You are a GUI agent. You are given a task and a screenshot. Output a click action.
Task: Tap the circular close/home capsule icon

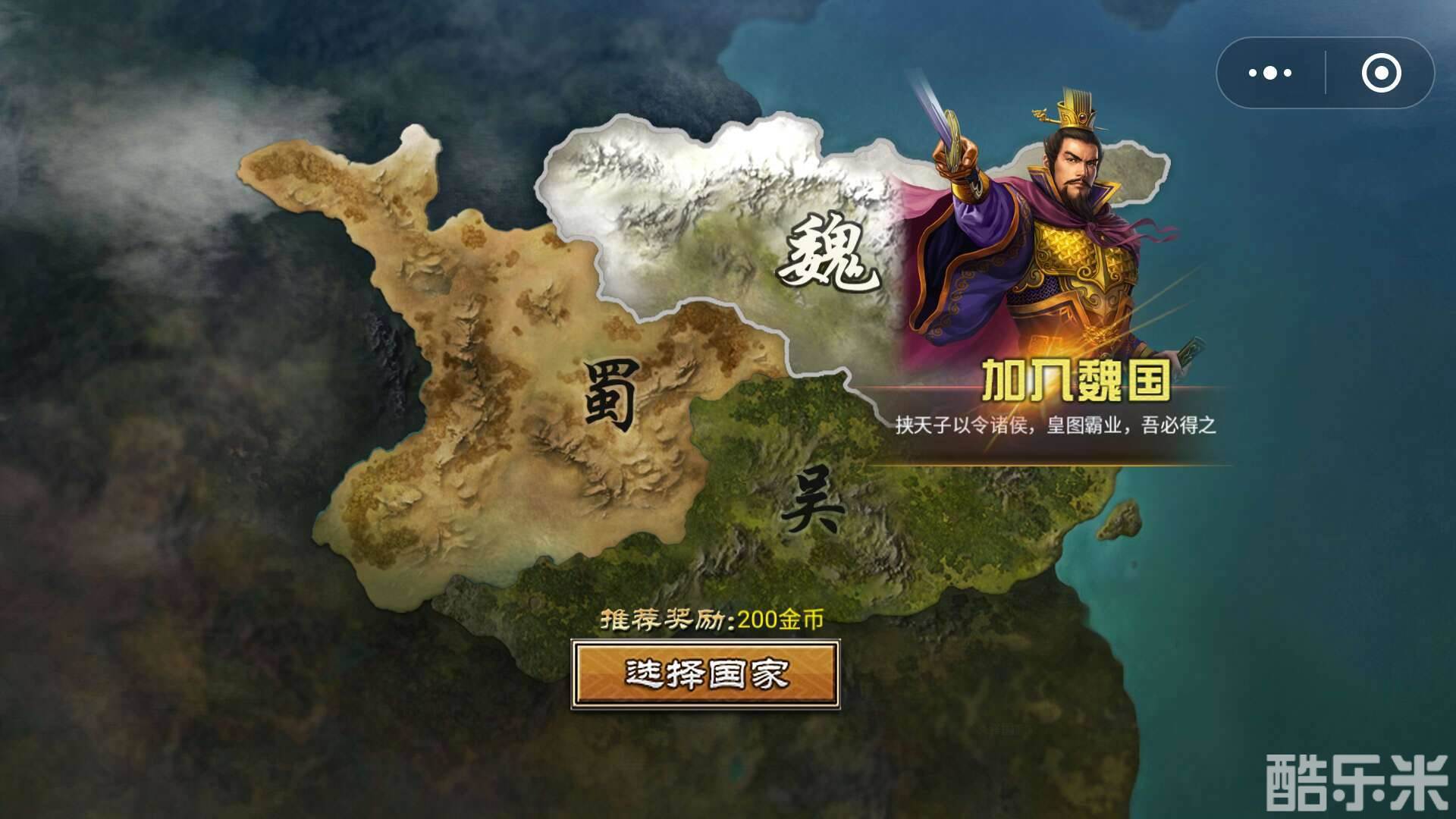1383,73
